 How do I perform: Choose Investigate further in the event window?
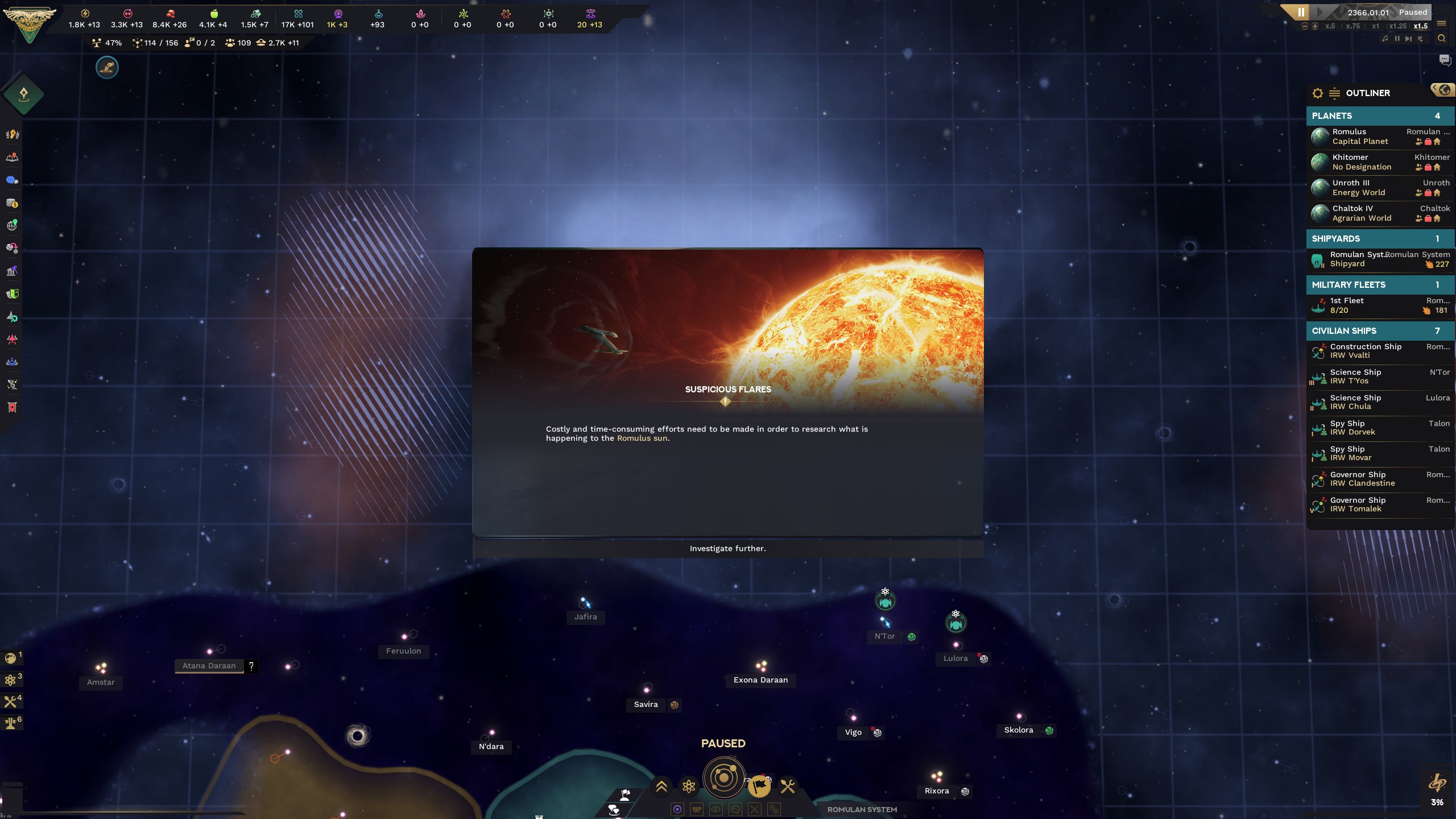pyautogui.click(x=727, y=548)
